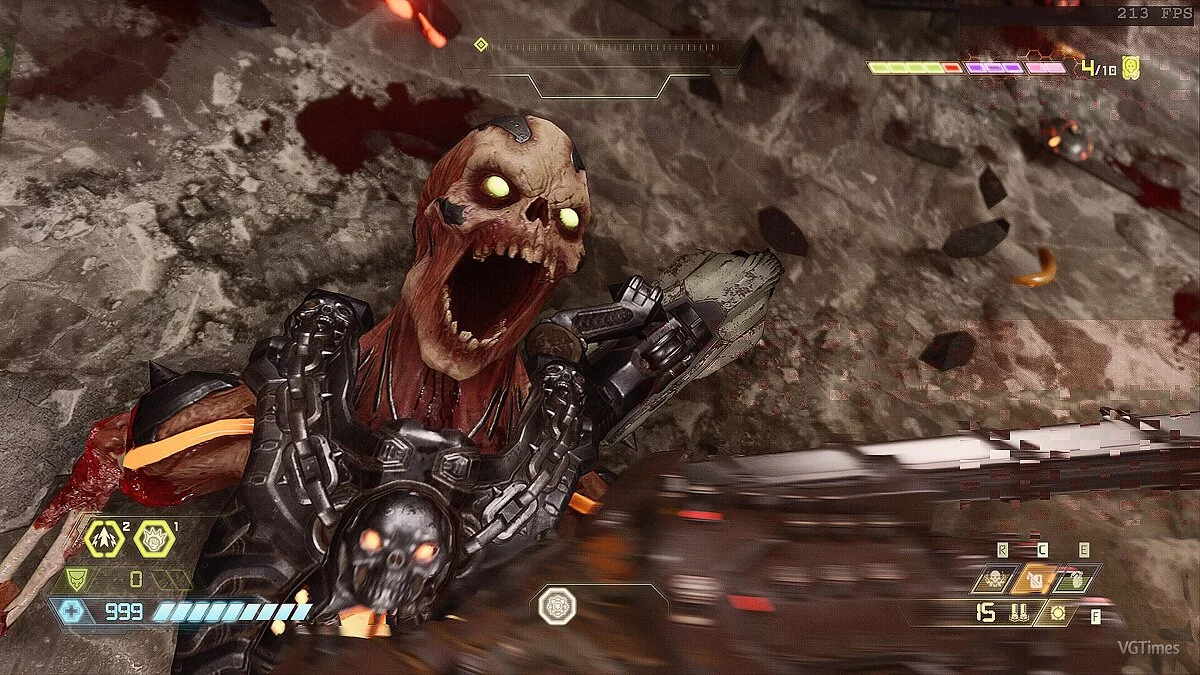Click the arrow dash rune hexagon icon
This screenshot has height=675, width=1200.
104,539
